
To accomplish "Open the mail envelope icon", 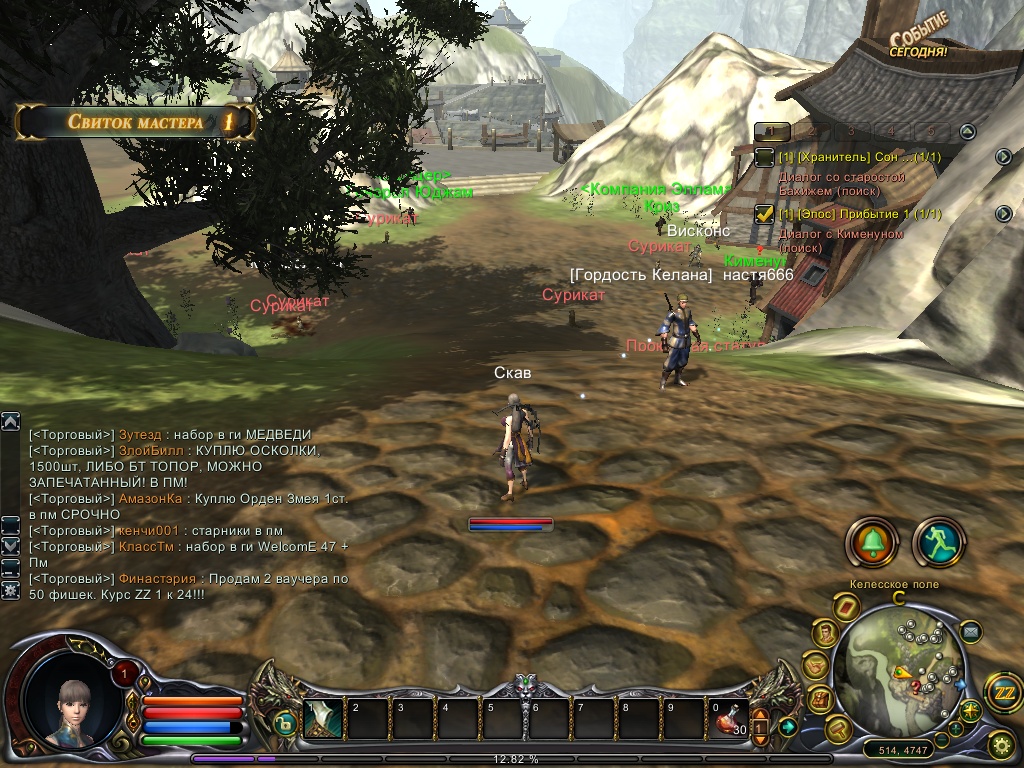I will click(970, 631).
